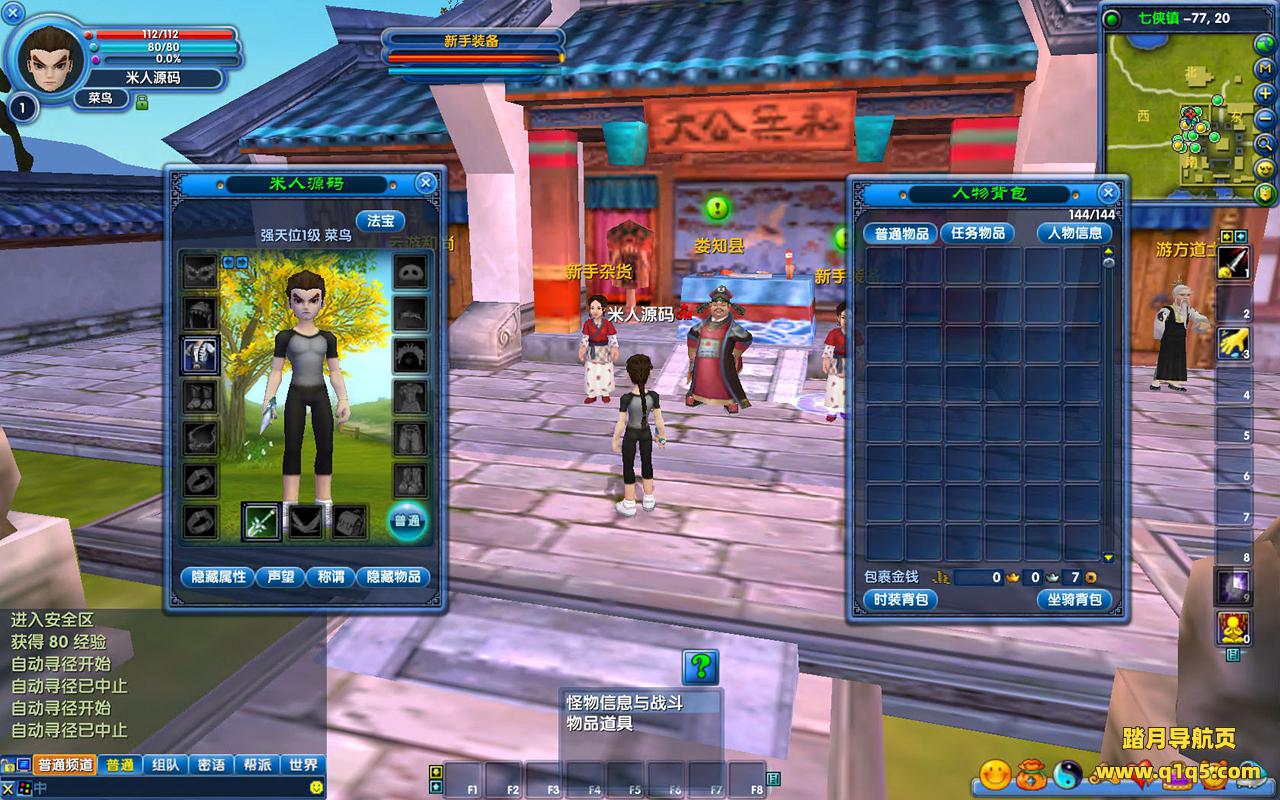Image resolution: width=1280 pixels, height=800 pixels.
Task: Open the 坐骑背包 mount bag
Action: click(1074, 600)
